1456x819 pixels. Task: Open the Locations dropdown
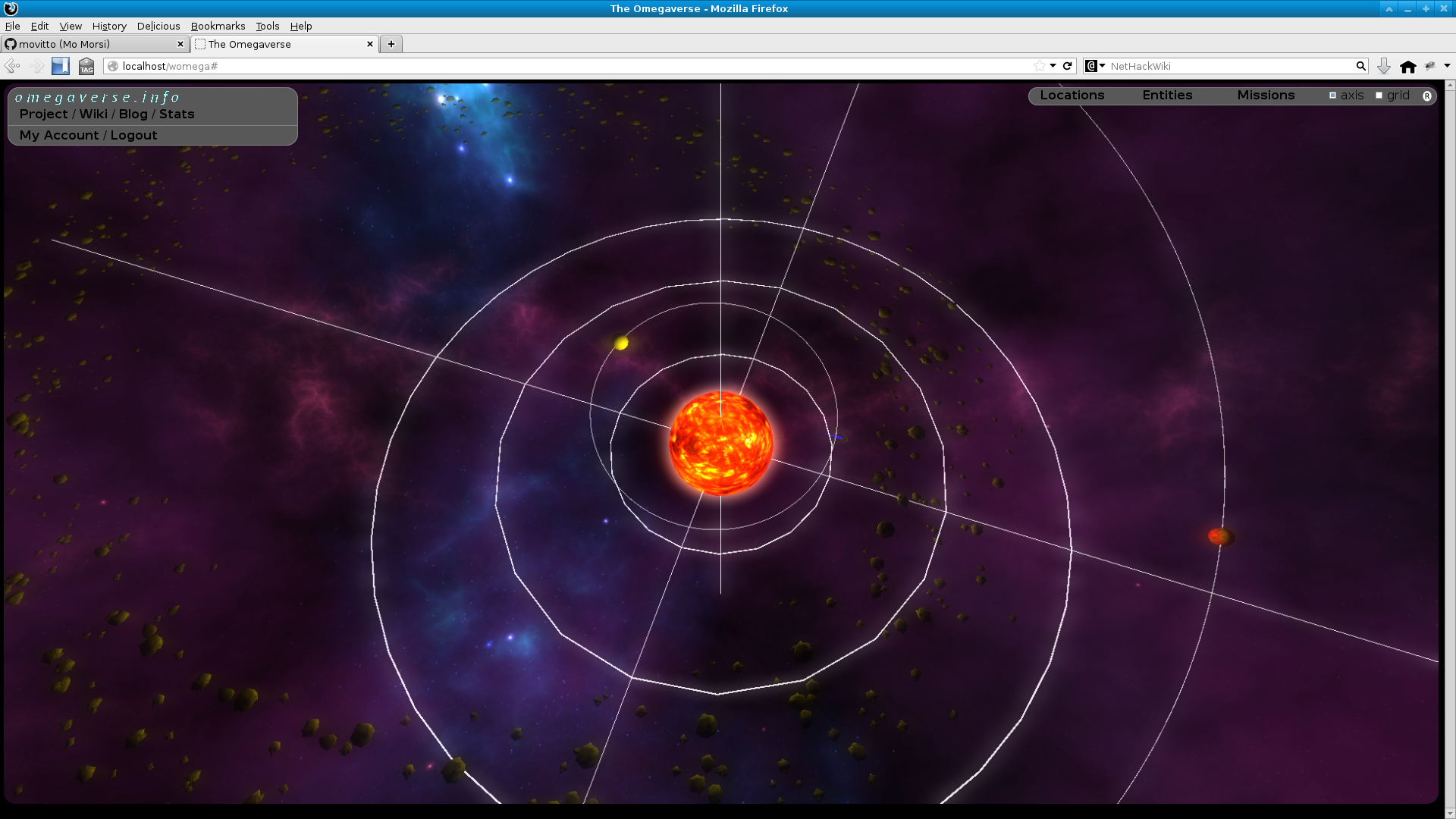[1072, 95]
